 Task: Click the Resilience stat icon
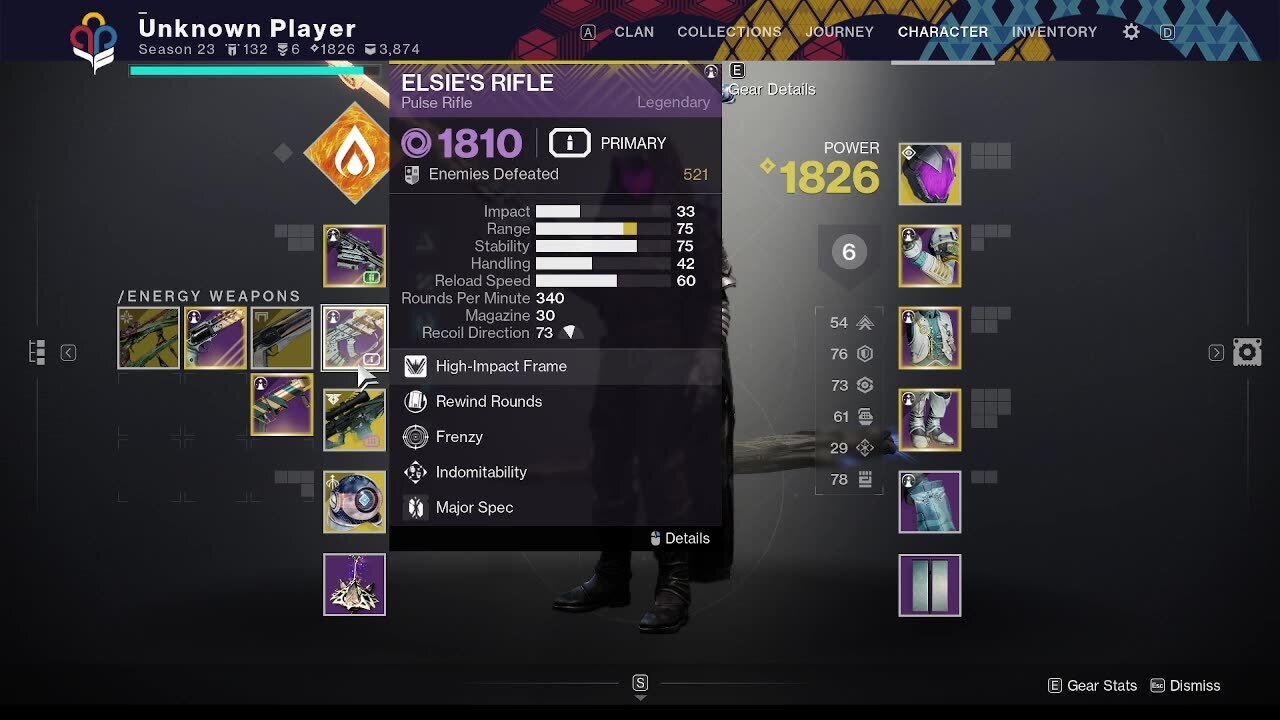864,354
